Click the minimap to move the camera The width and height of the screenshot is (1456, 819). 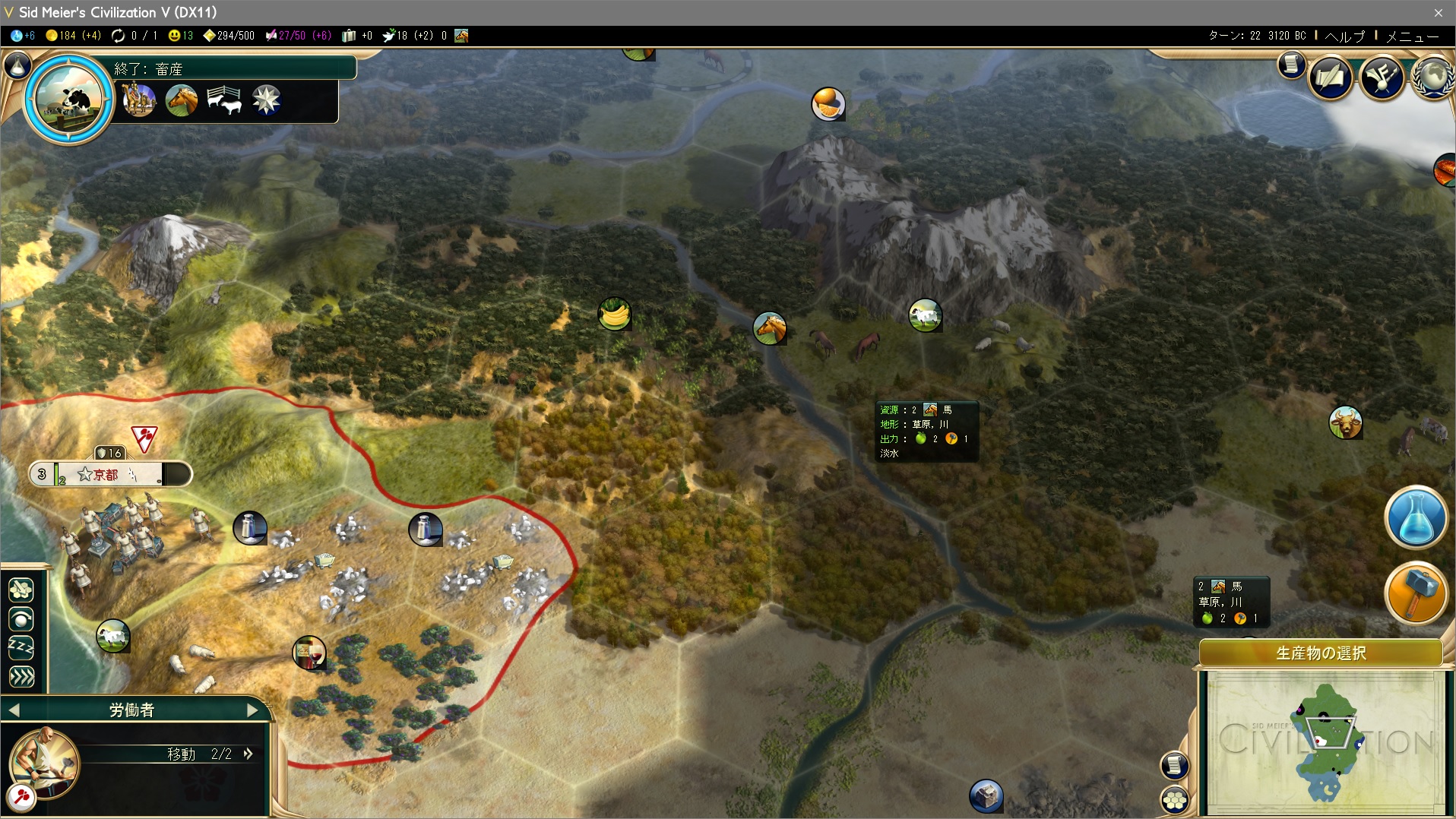pyautogui.click(x=1325, y=741)
